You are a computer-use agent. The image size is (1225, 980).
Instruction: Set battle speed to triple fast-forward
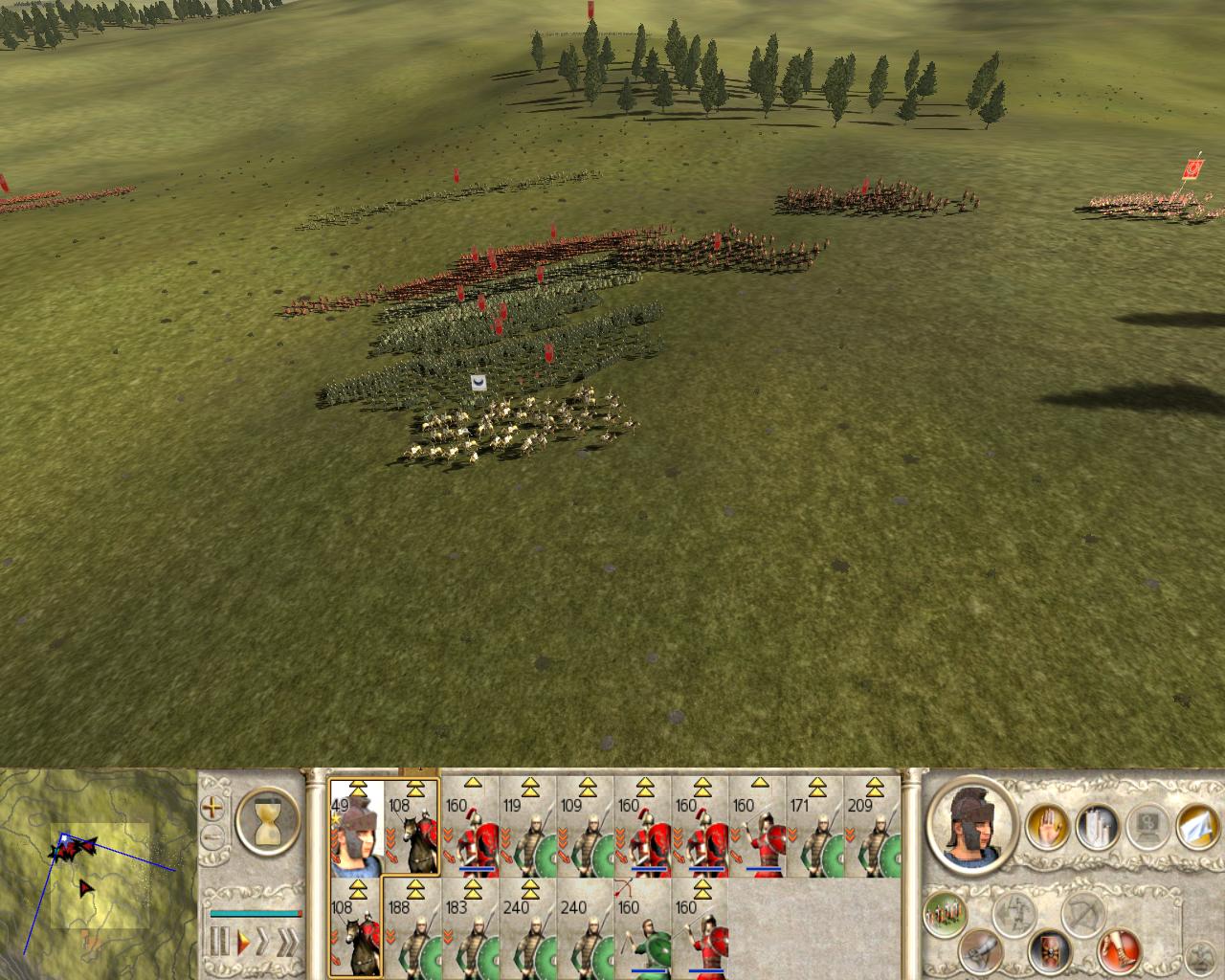287,942
